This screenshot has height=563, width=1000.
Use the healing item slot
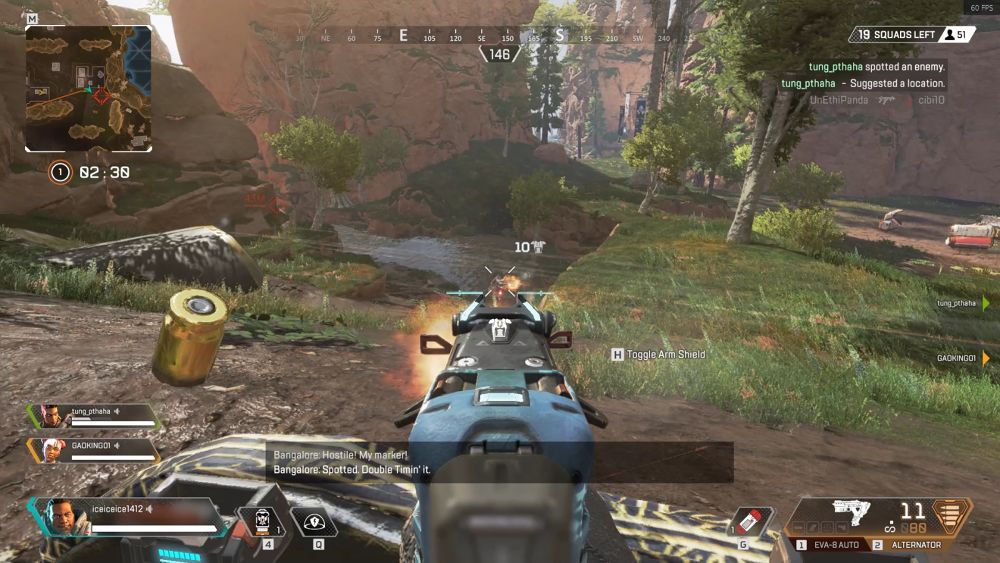tap(261, 520)
